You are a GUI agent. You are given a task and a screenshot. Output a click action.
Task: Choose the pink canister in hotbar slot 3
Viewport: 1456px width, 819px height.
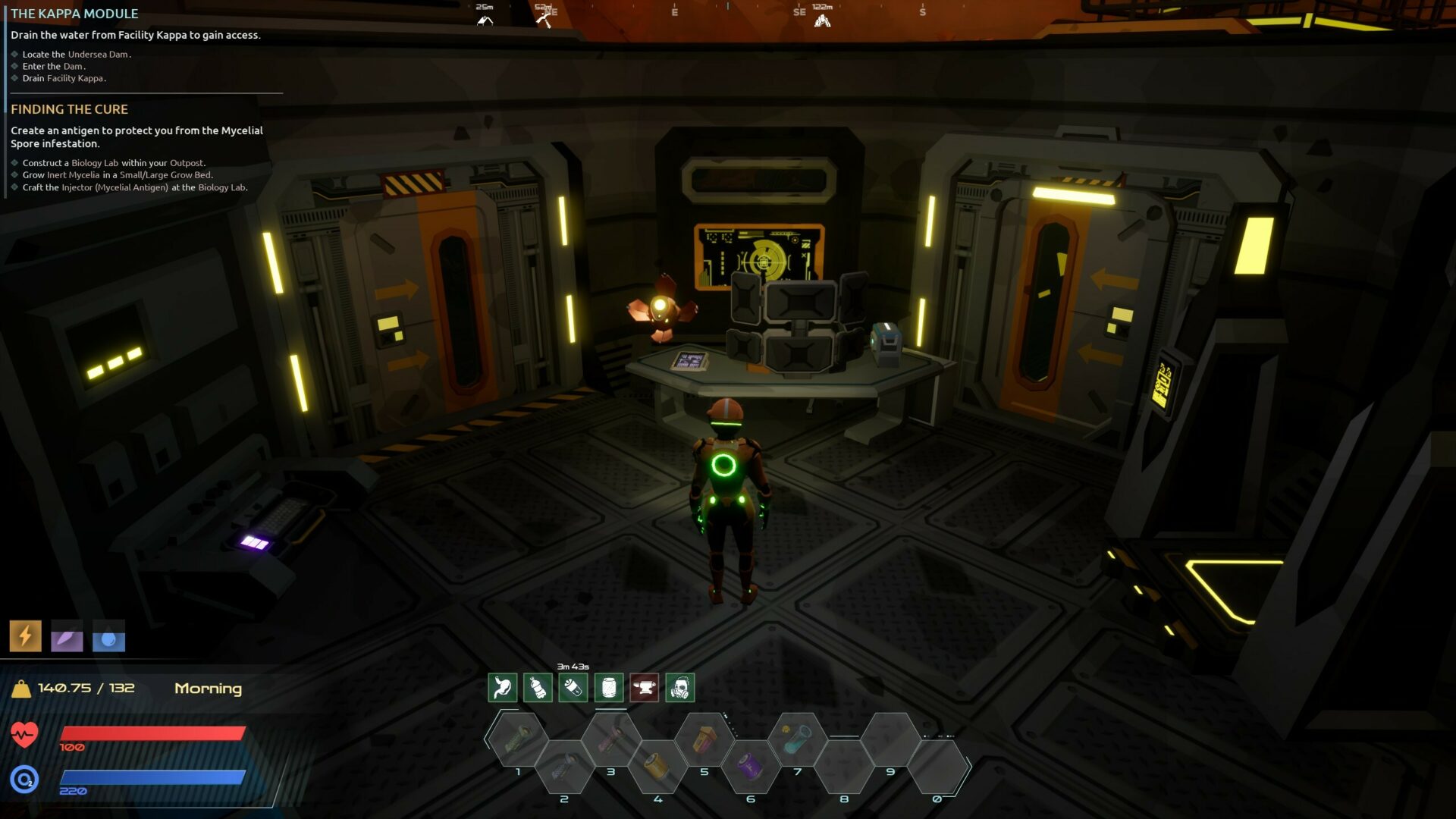(611, 737)
